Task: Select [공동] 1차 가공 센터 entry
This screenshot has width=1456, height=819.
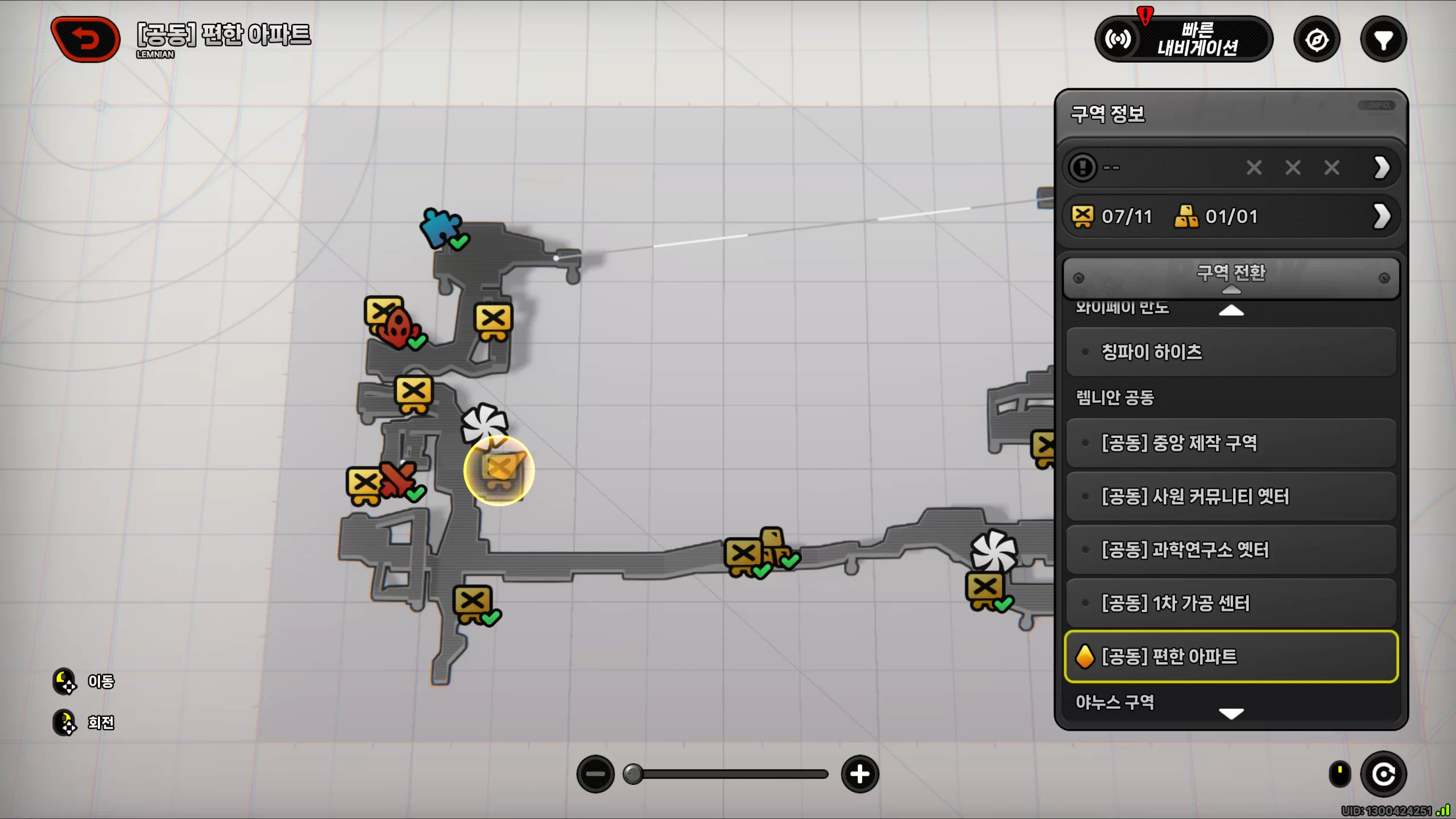Action: pos(1231,603)
